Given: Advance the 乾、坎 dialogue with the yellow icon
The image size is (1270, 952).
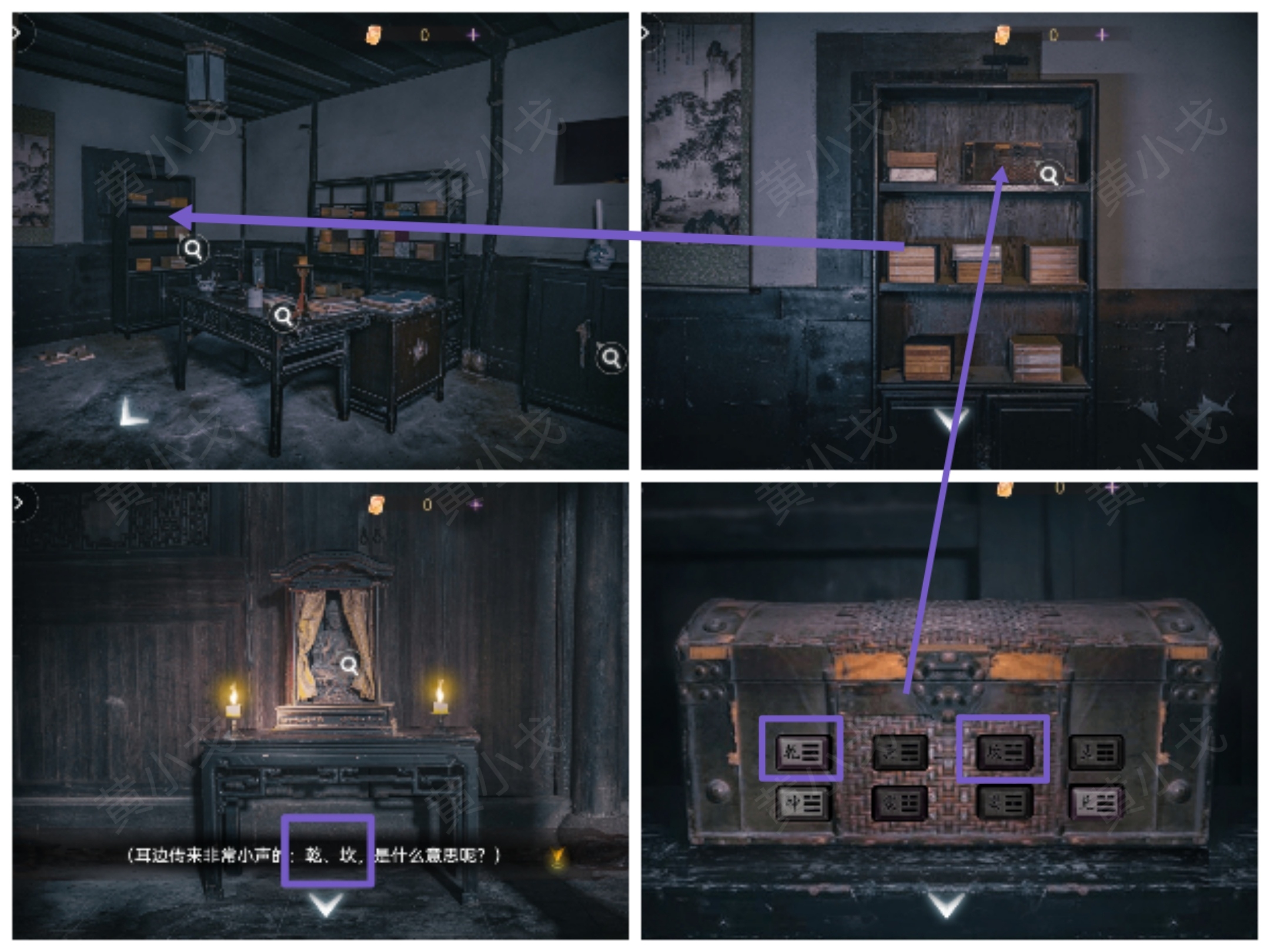Looking at the screenshot, I should tap(557, 859).
